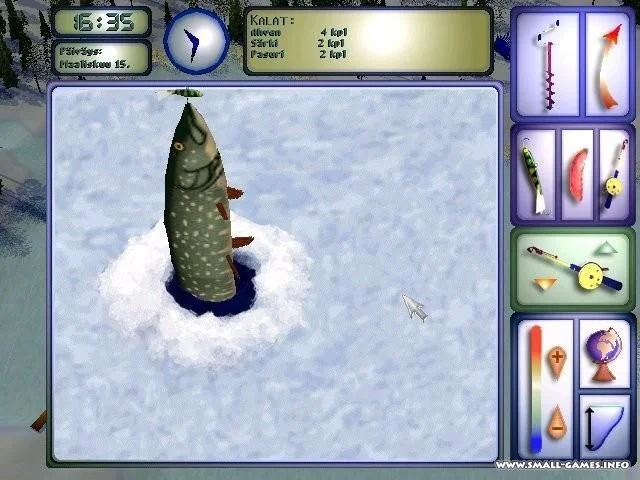Click the plus drop button
The image size is (640, 480).
(557, 358)
